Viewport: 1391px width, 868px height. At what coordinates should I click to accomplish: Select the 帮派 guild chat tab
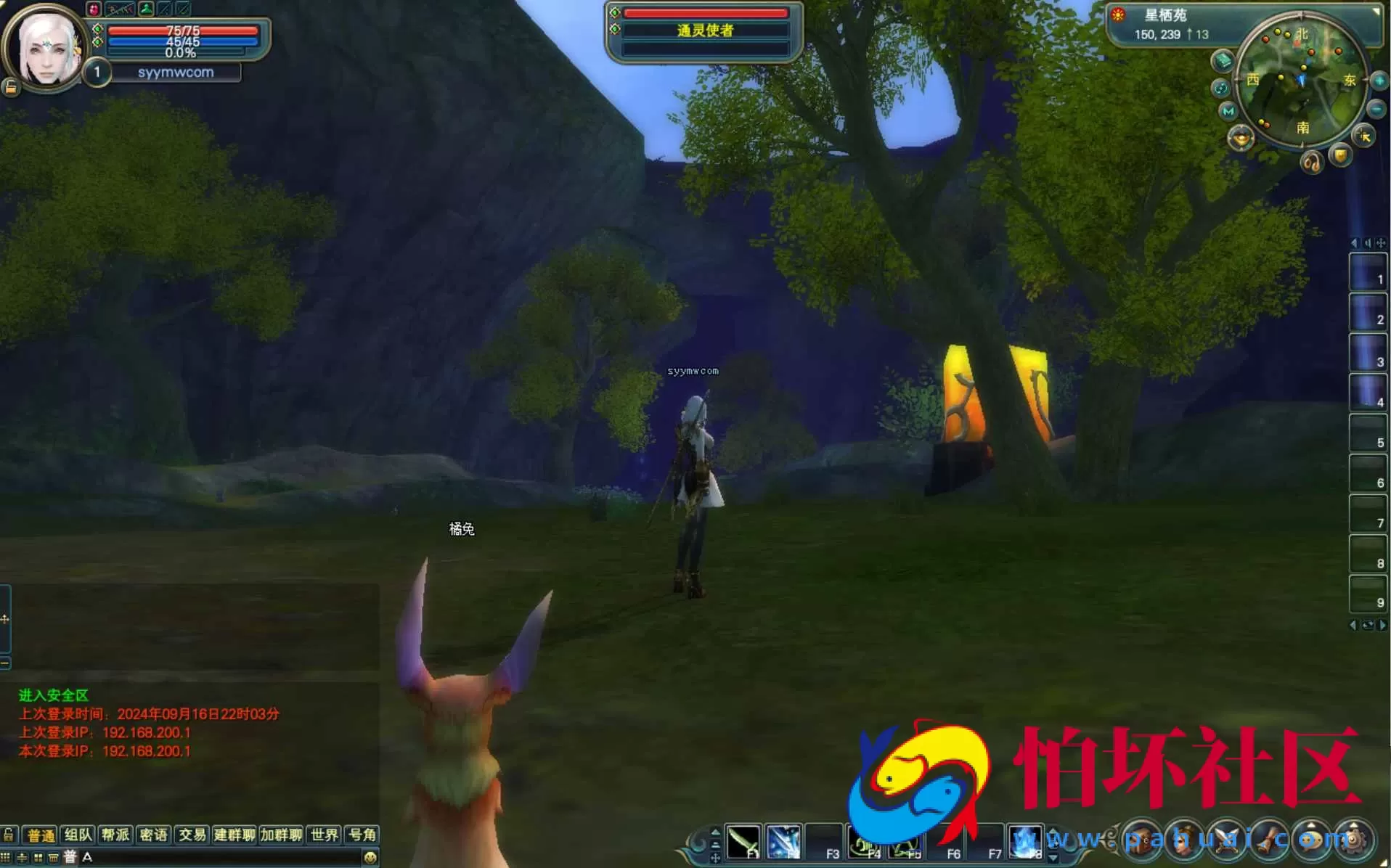[x=115, y=835]
